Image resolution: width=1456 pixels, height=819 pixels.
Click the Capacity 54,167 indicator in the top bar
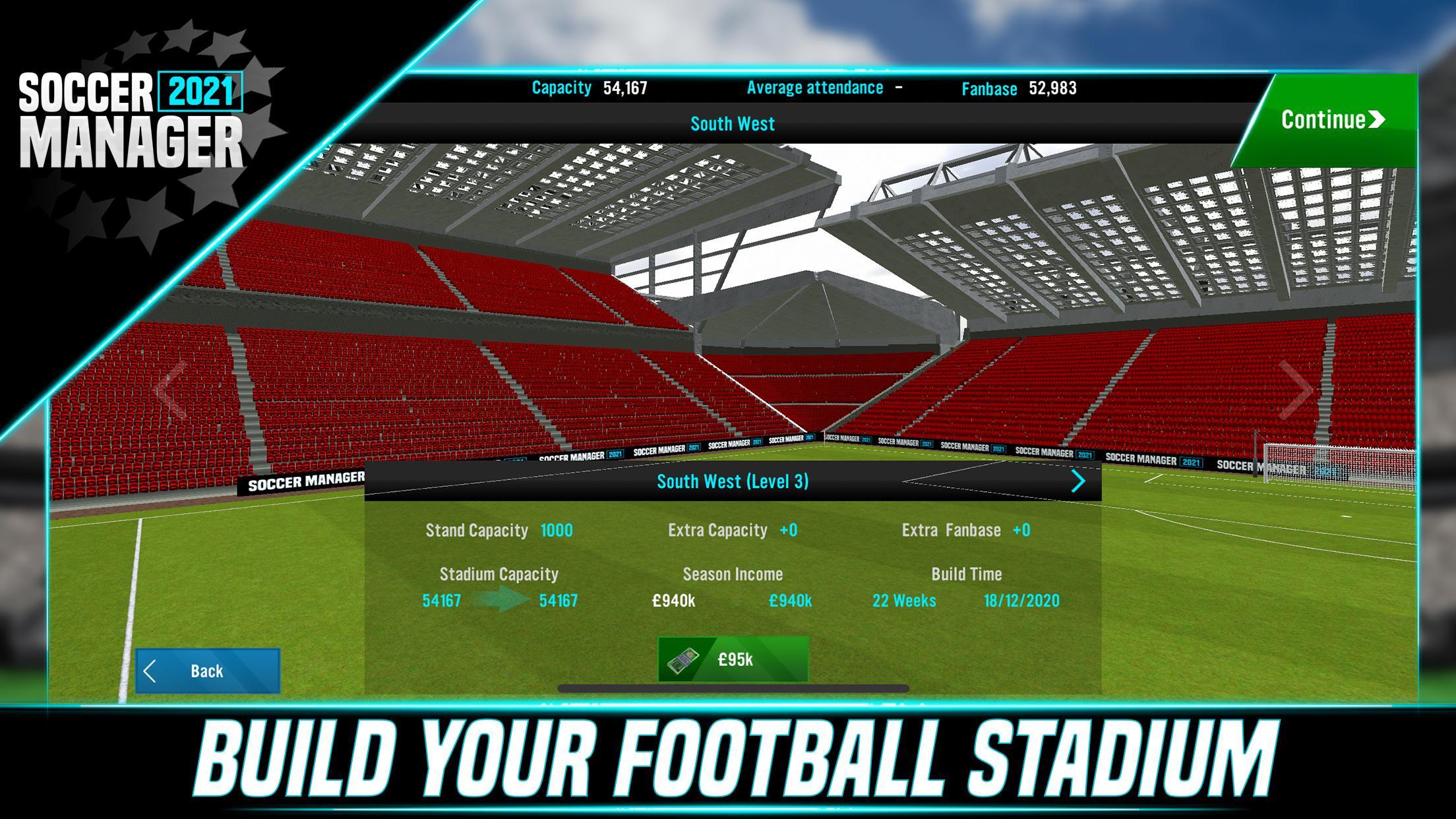coord(590,86)
